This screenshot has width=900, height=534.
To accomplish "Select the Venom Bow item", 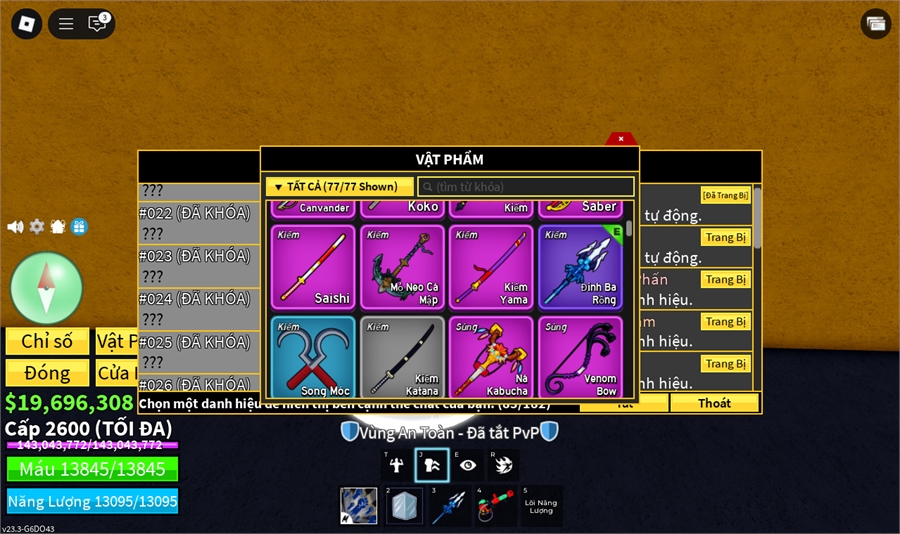I will click(x=580, y=357).
